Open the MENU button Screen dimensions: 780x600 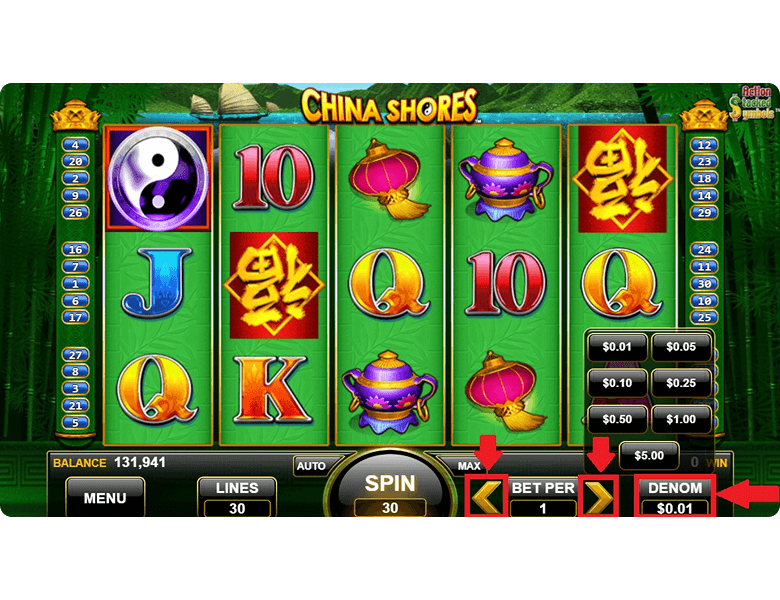point(105,497)
